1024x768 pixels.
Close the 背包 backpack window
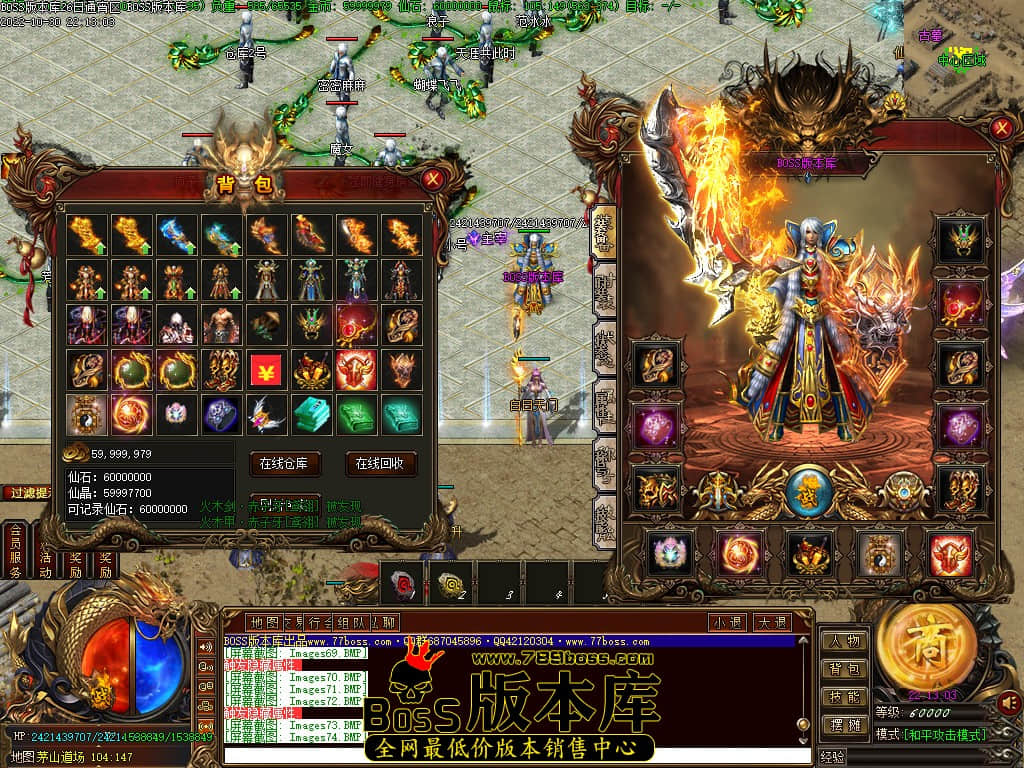click(432, 180)
